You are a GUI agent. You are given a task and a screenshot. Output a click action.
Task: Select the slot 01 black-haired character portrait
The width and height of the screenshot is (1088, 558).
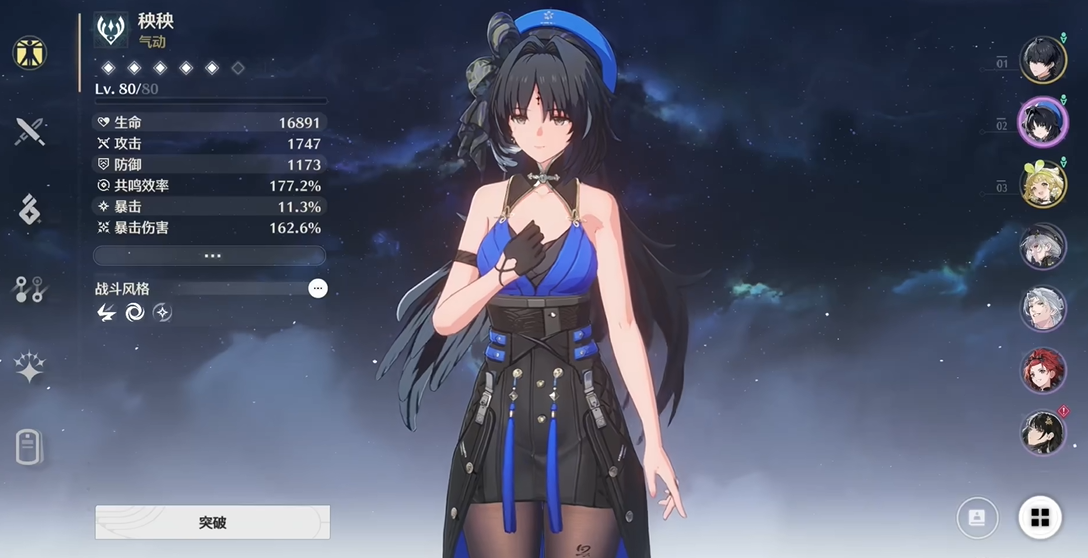coord(1043,60)
